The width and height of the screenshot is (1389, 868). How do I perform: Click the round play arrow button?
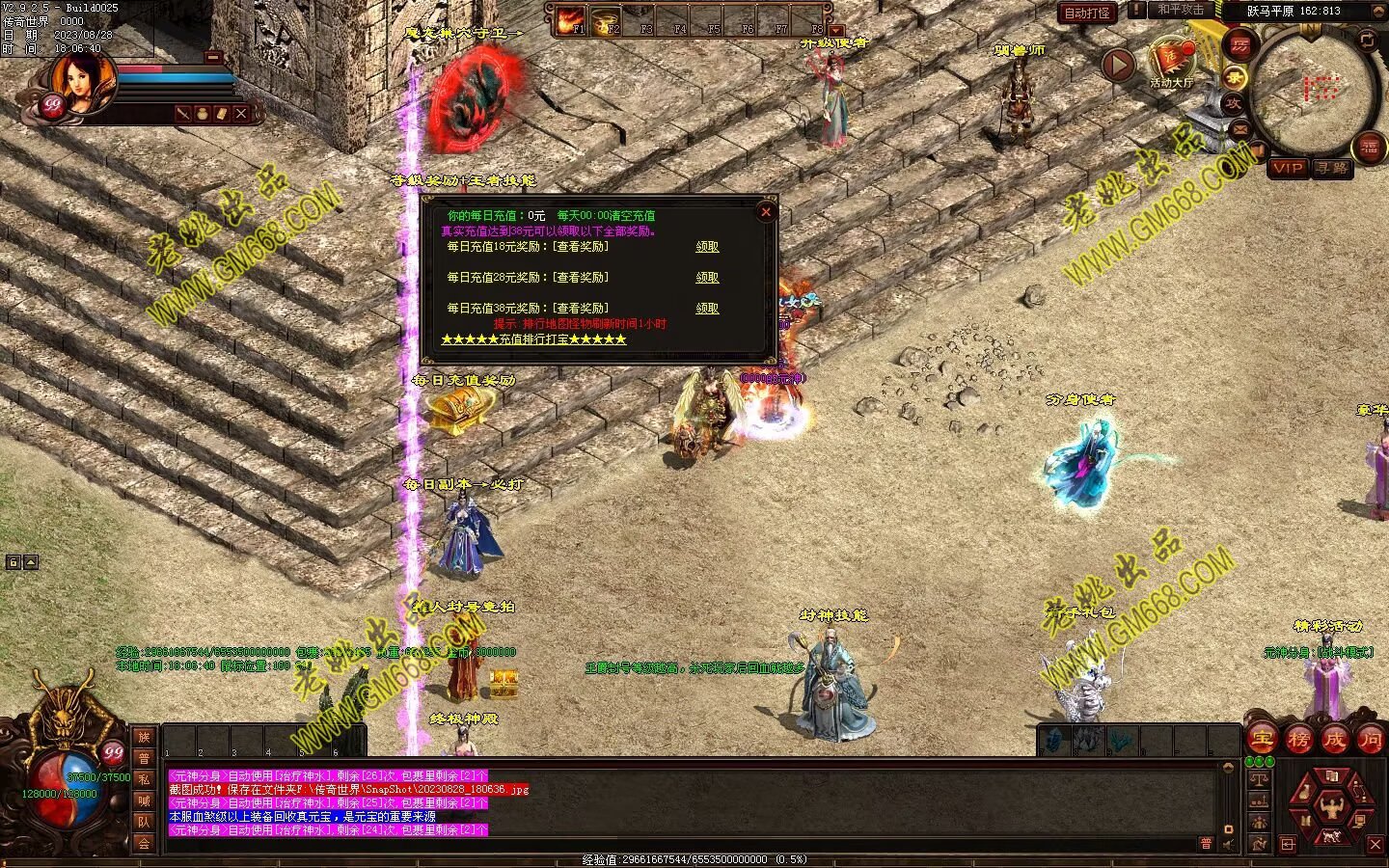(1118, 66)
